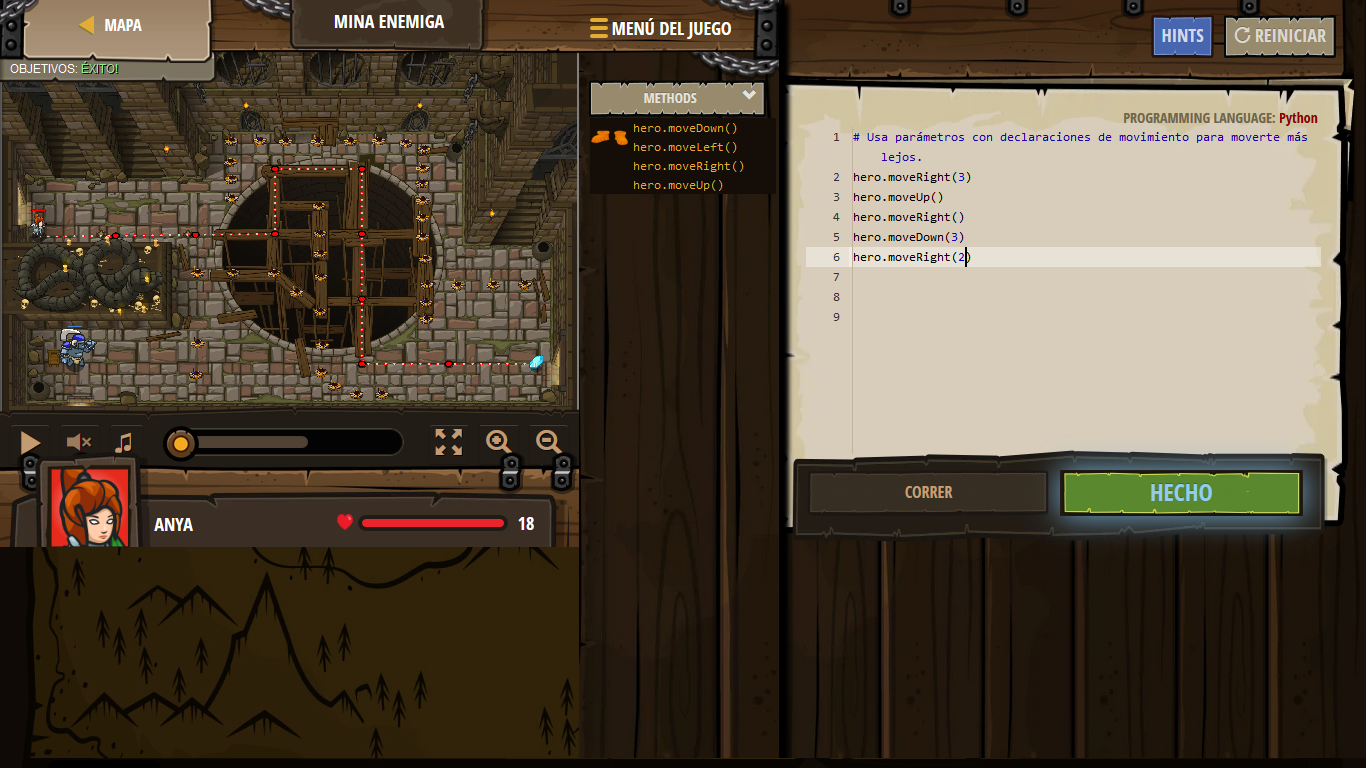Enter fullscreen mode for the game view
The image size is (1366, 768).
tap(449, 441)
